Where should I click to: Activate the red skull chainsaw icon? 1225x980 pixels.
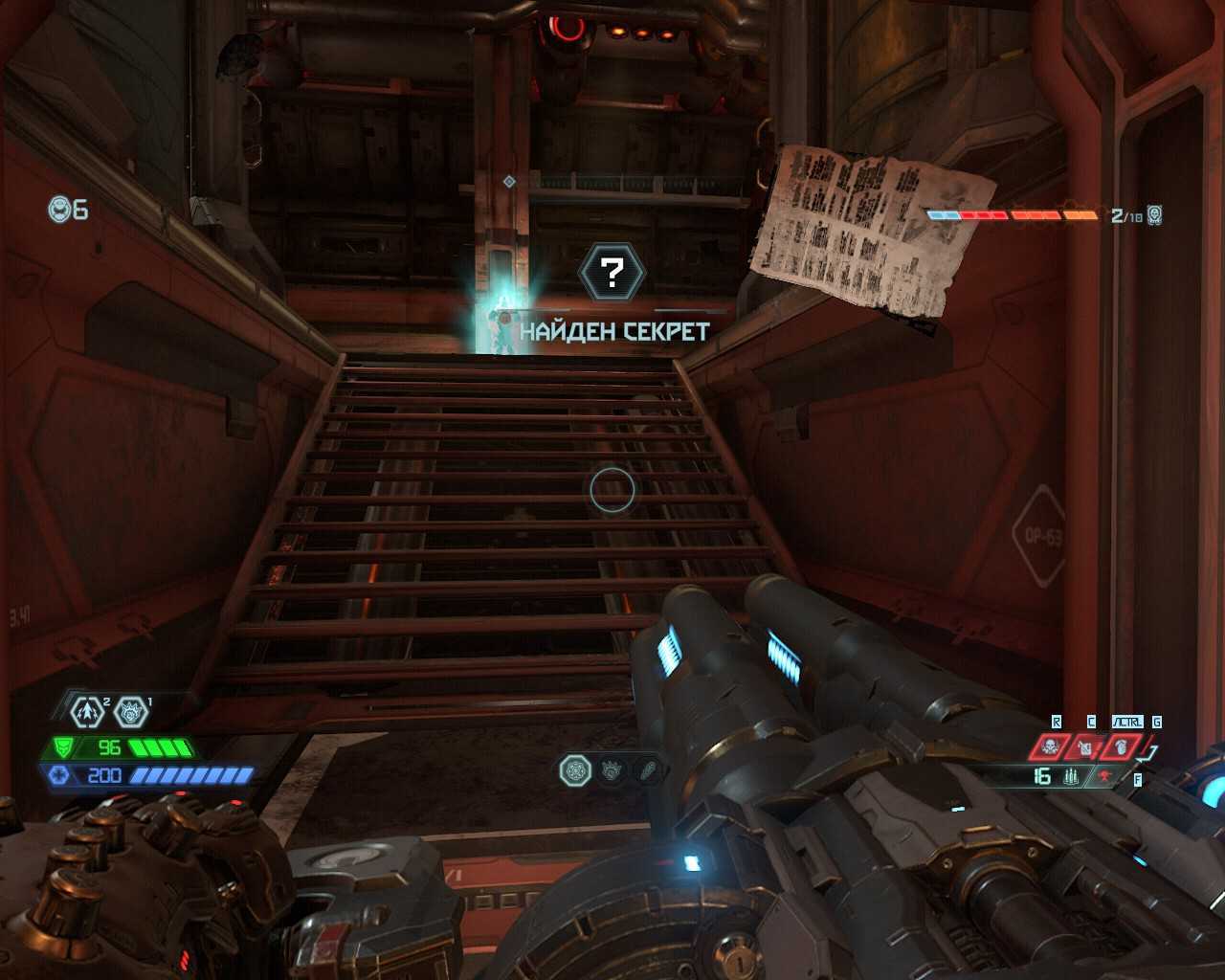1051,746
